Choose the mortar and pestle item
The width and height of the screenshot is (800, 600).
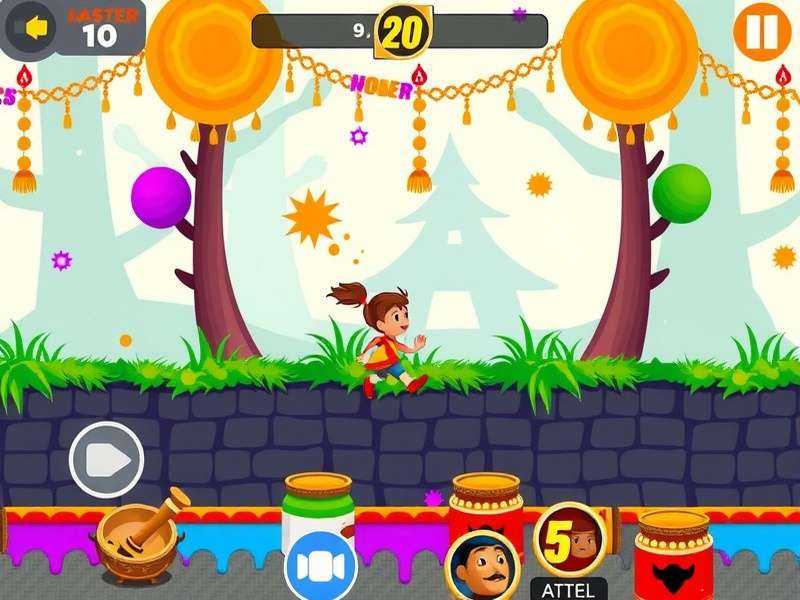140,542
